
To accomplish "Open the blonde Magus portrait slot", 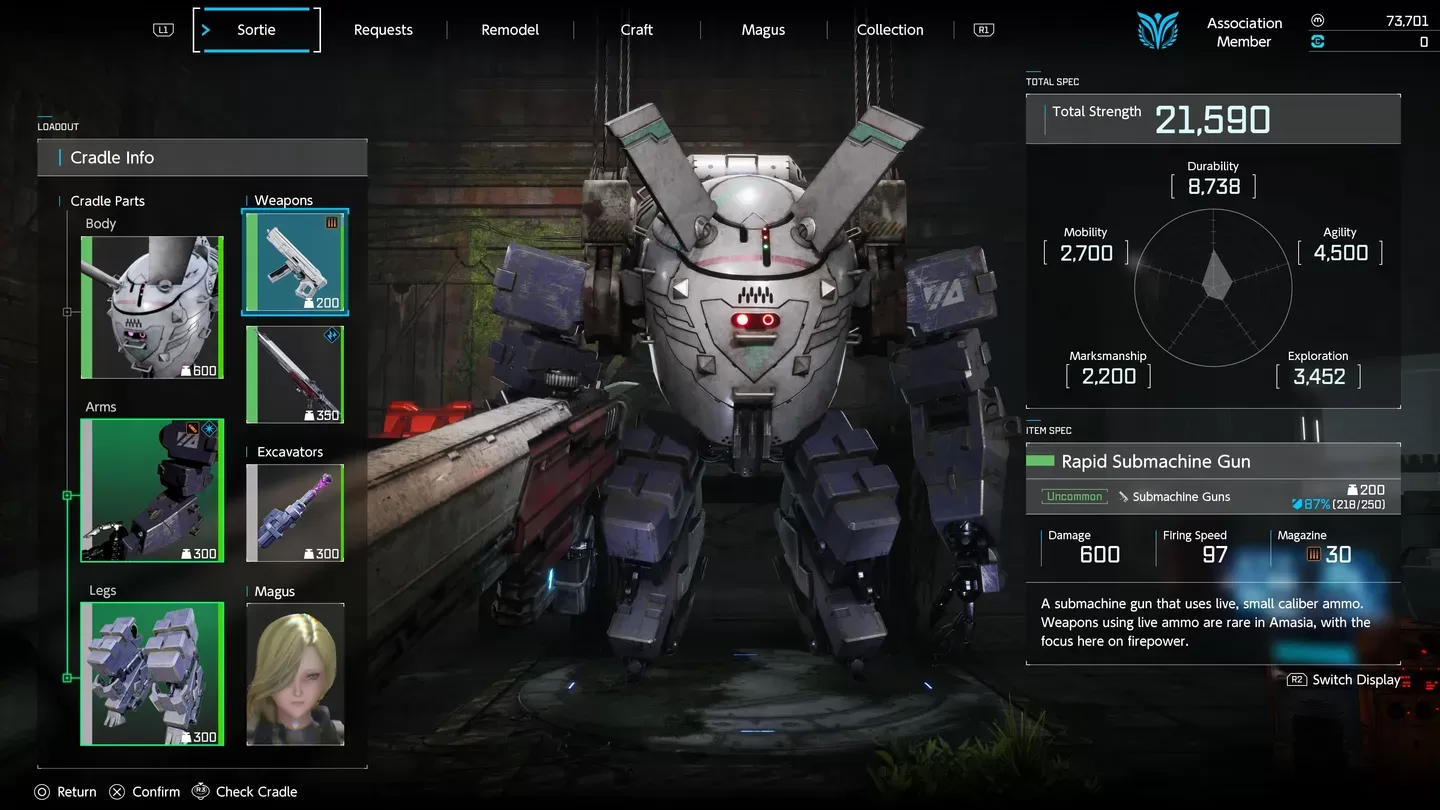I will [295, 674].
